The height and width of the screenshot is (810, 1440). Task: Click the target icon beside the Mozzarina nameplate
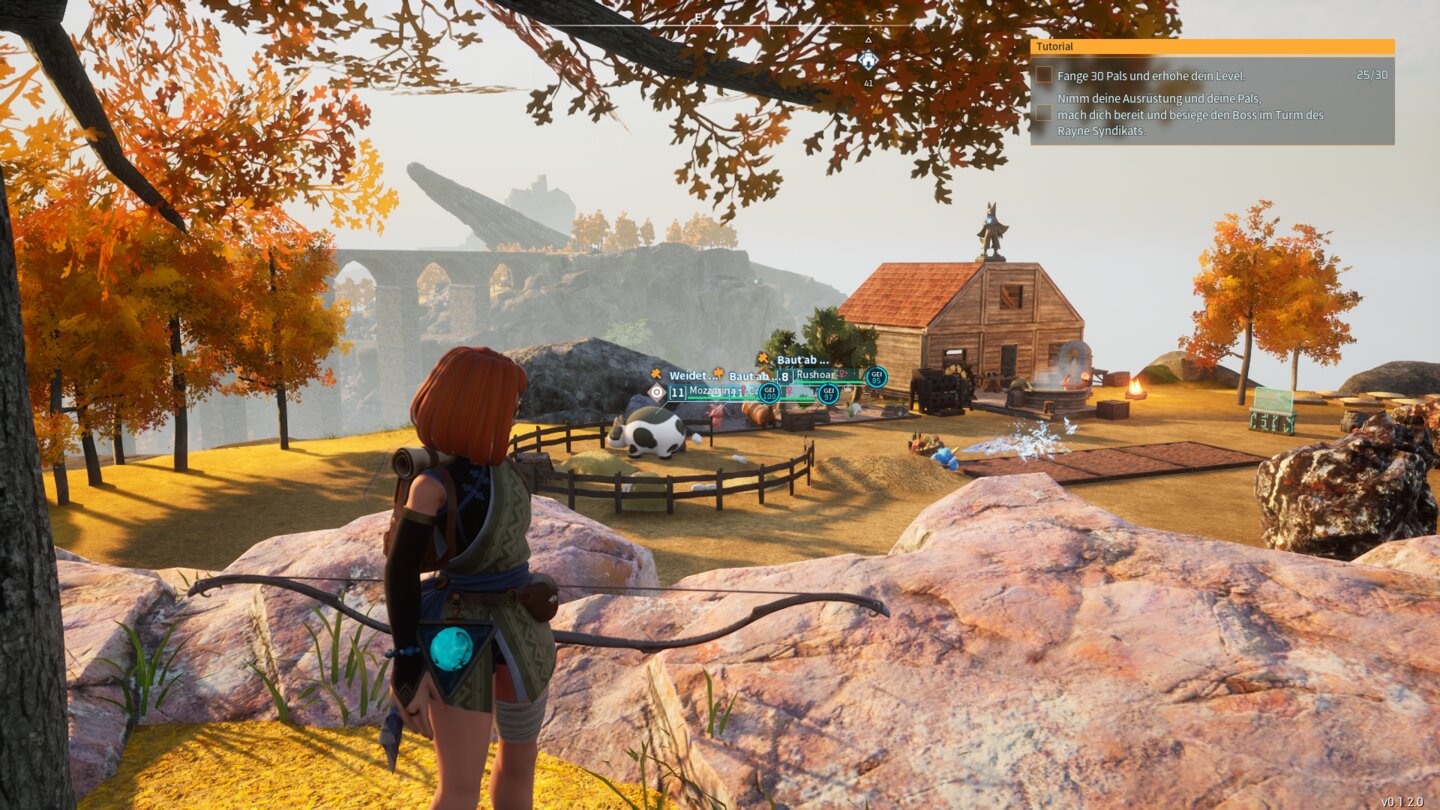[656, 392]
